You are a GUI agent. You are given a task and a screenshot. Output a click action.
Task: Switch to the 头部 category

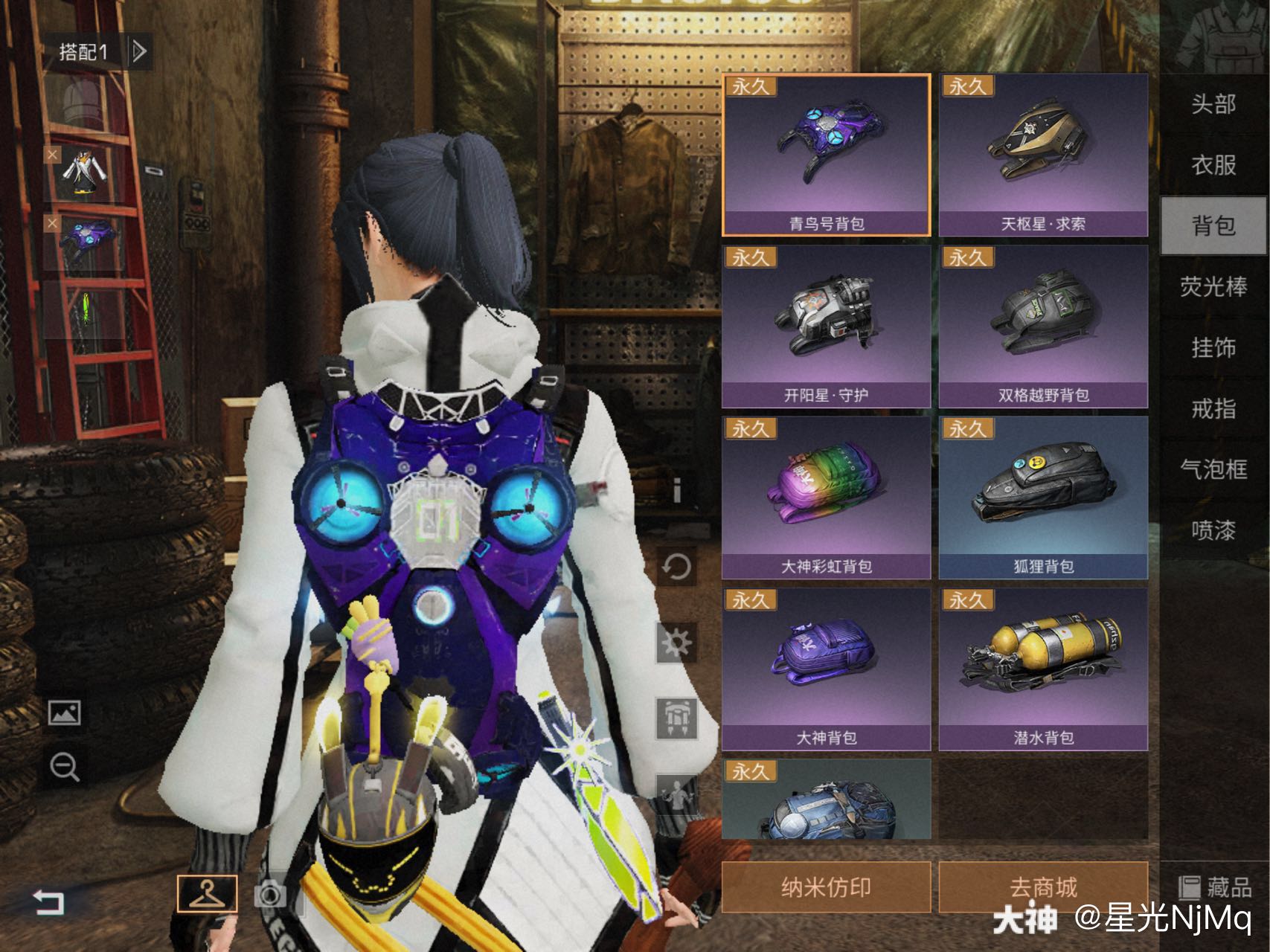(x=1213, y=104)
